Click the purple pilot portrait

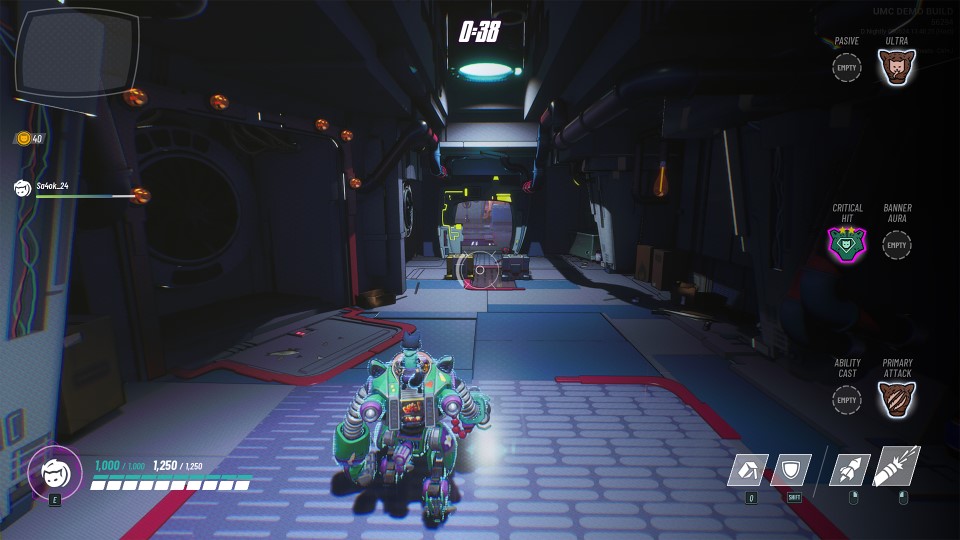54,472
